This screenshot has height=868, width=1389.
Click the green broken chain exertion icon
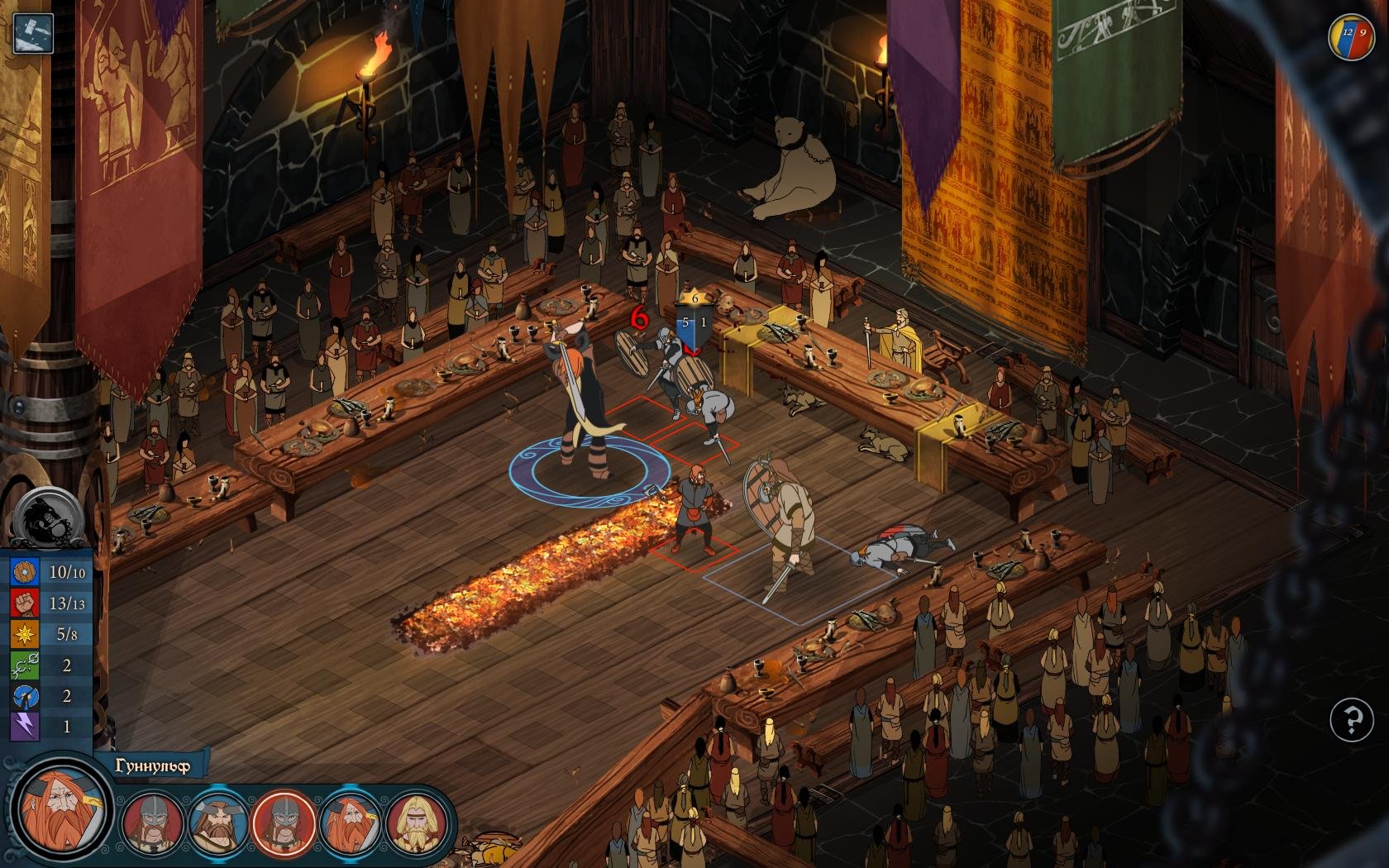[23, 665]
